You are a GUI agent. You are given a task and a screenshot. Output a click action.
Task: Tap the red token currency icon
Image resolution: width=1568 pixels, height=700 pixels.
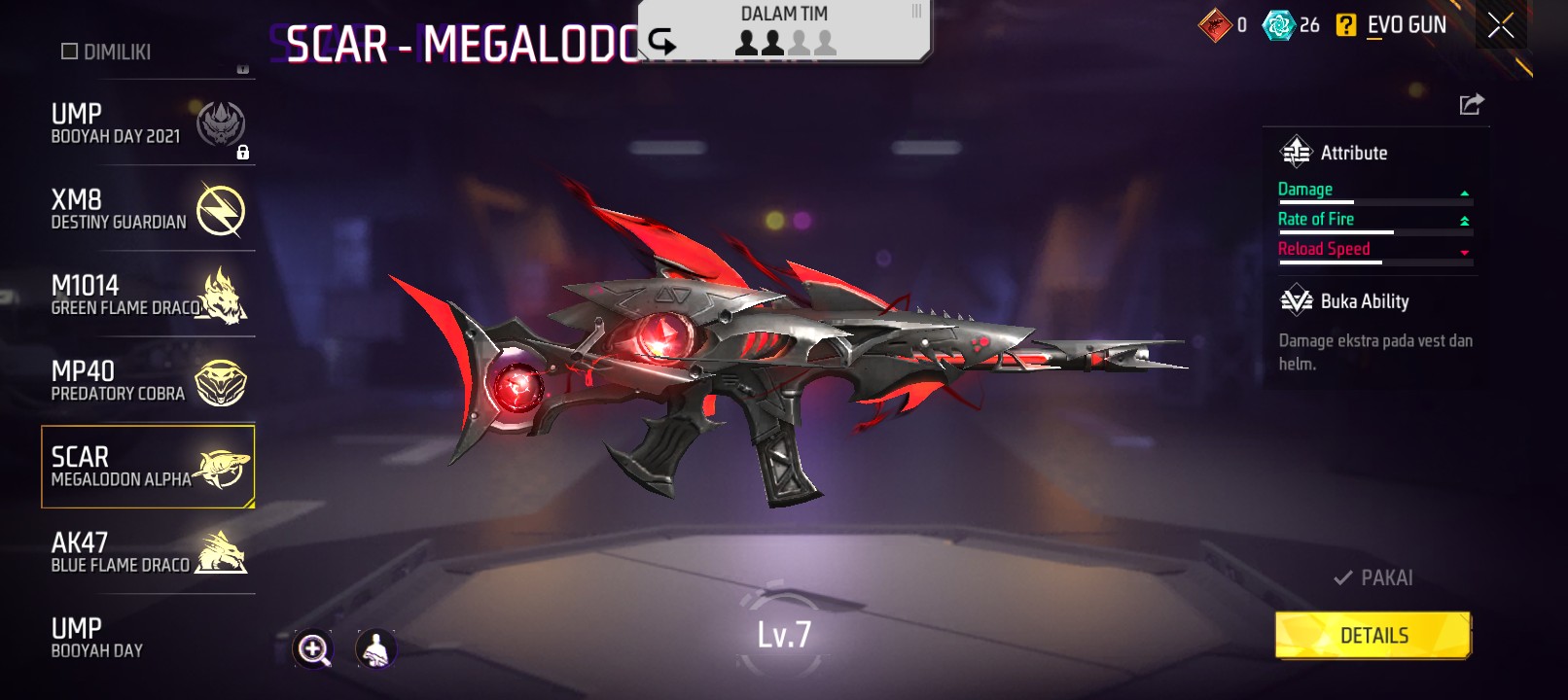coord(1215,25)
